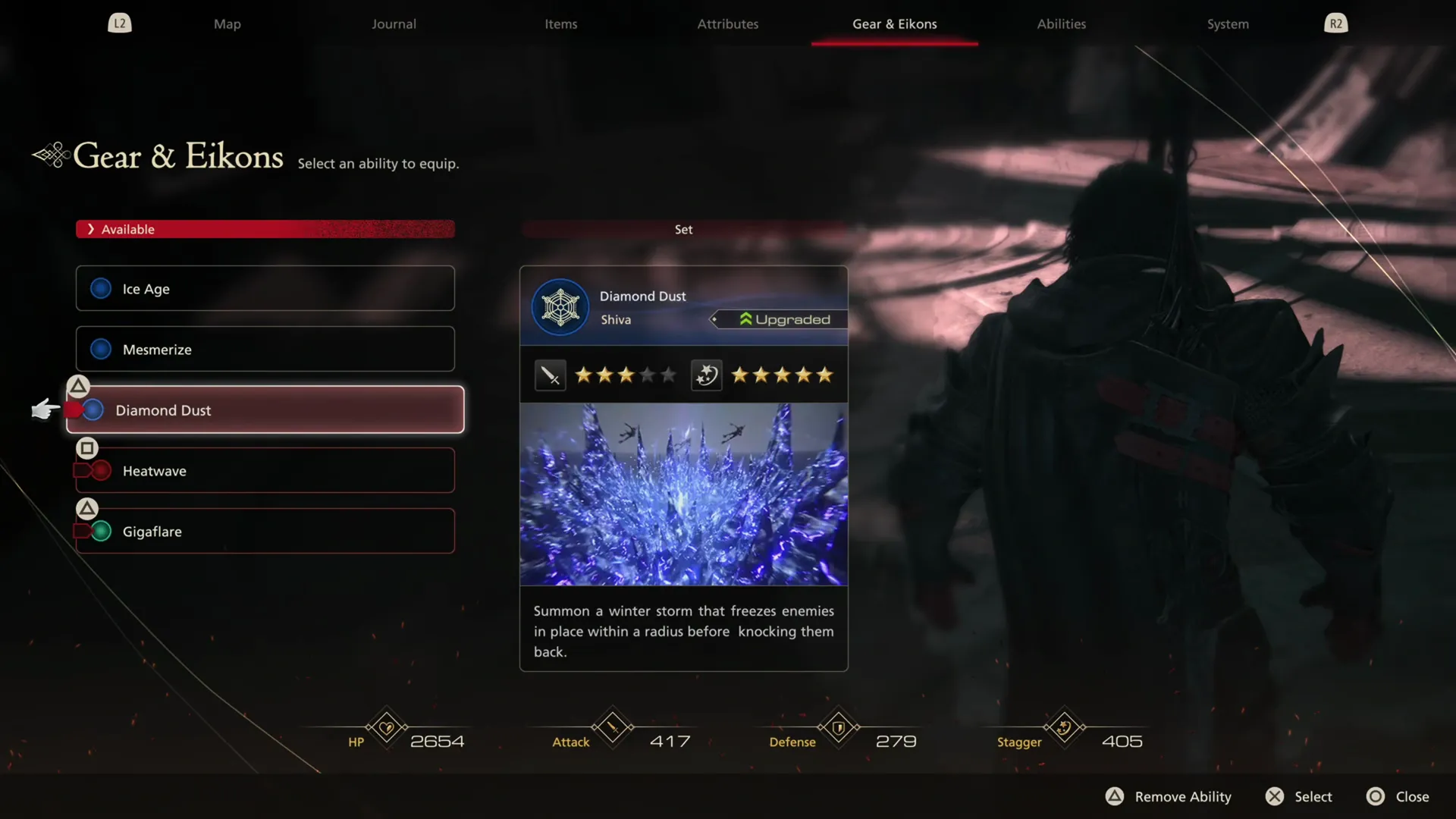Click the Attack stat diamond icon

click(x=613, y=728)
